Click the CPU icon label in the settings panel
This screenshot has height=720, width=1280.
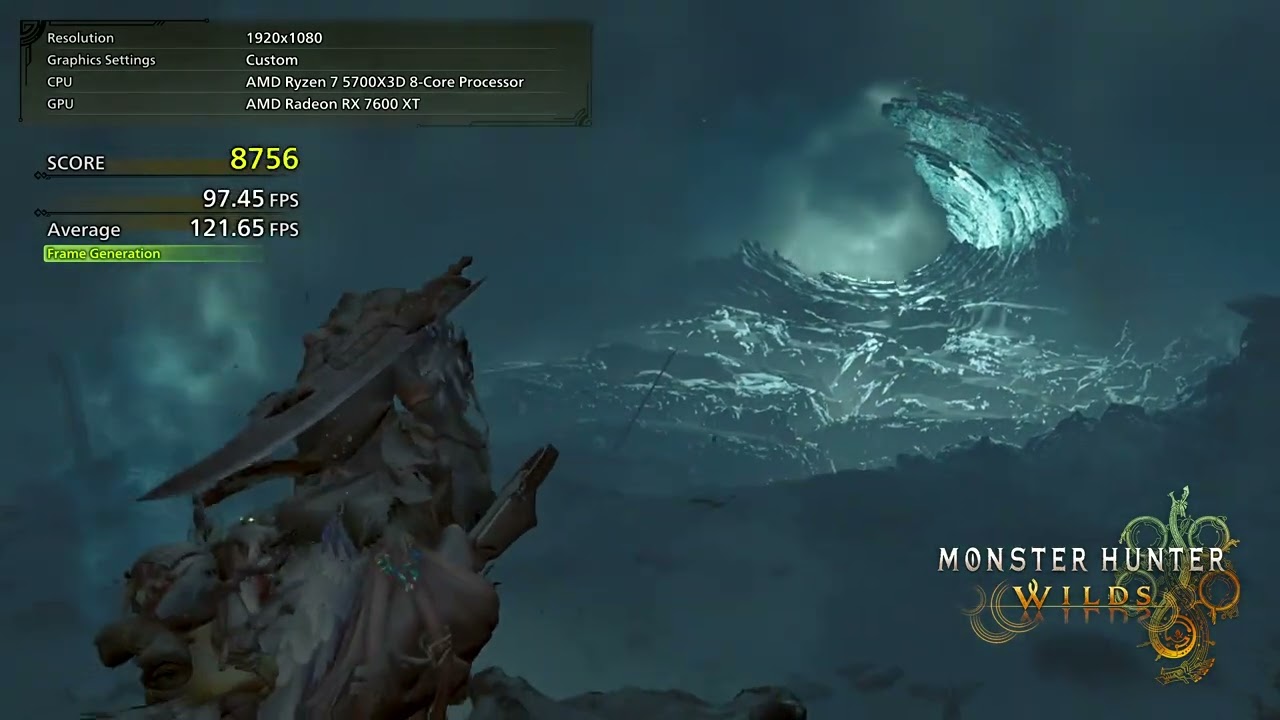point(59,82)
